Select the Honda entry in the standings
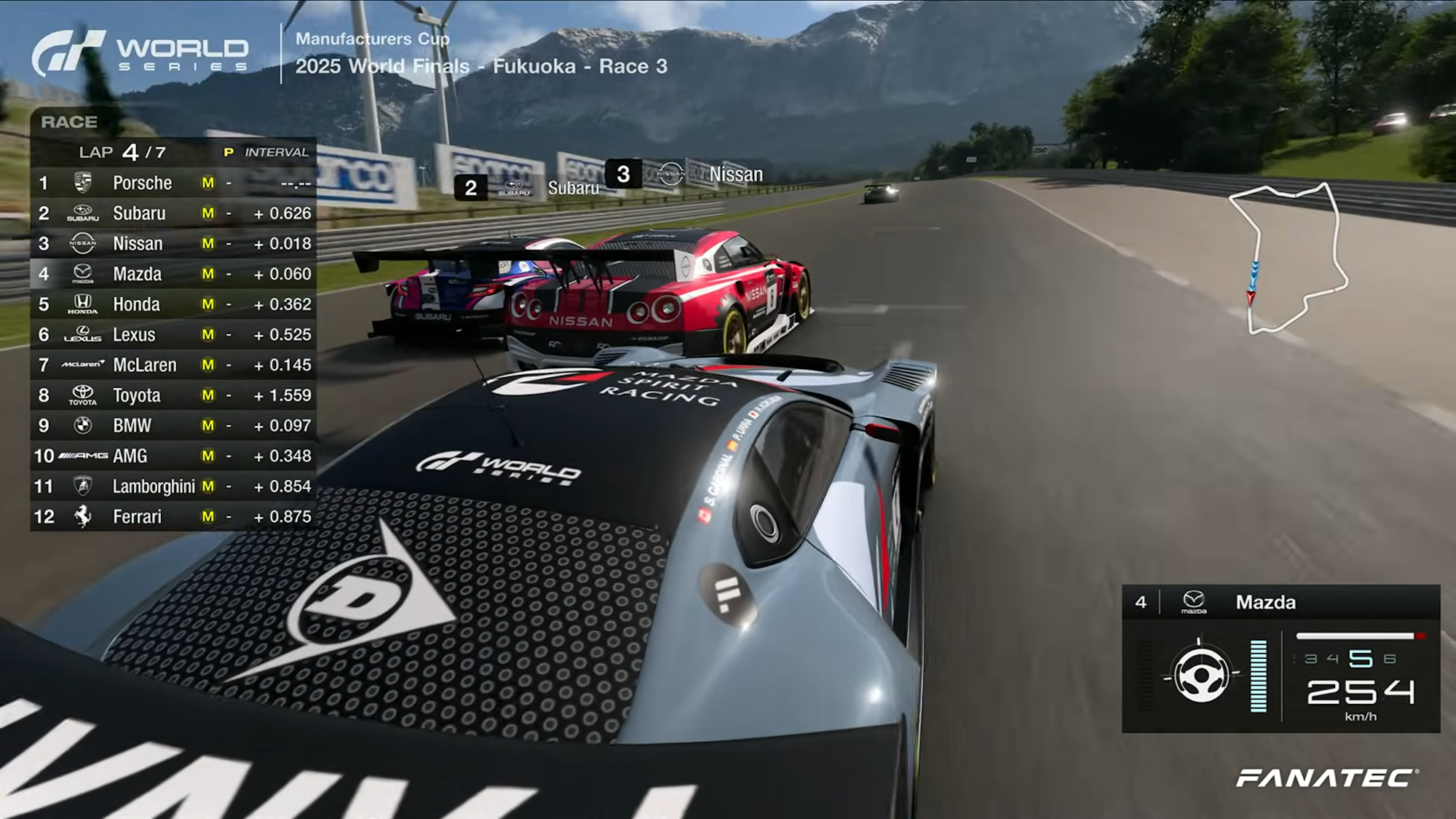Viewport: 1456px width, 819px height. click(173, 304)
